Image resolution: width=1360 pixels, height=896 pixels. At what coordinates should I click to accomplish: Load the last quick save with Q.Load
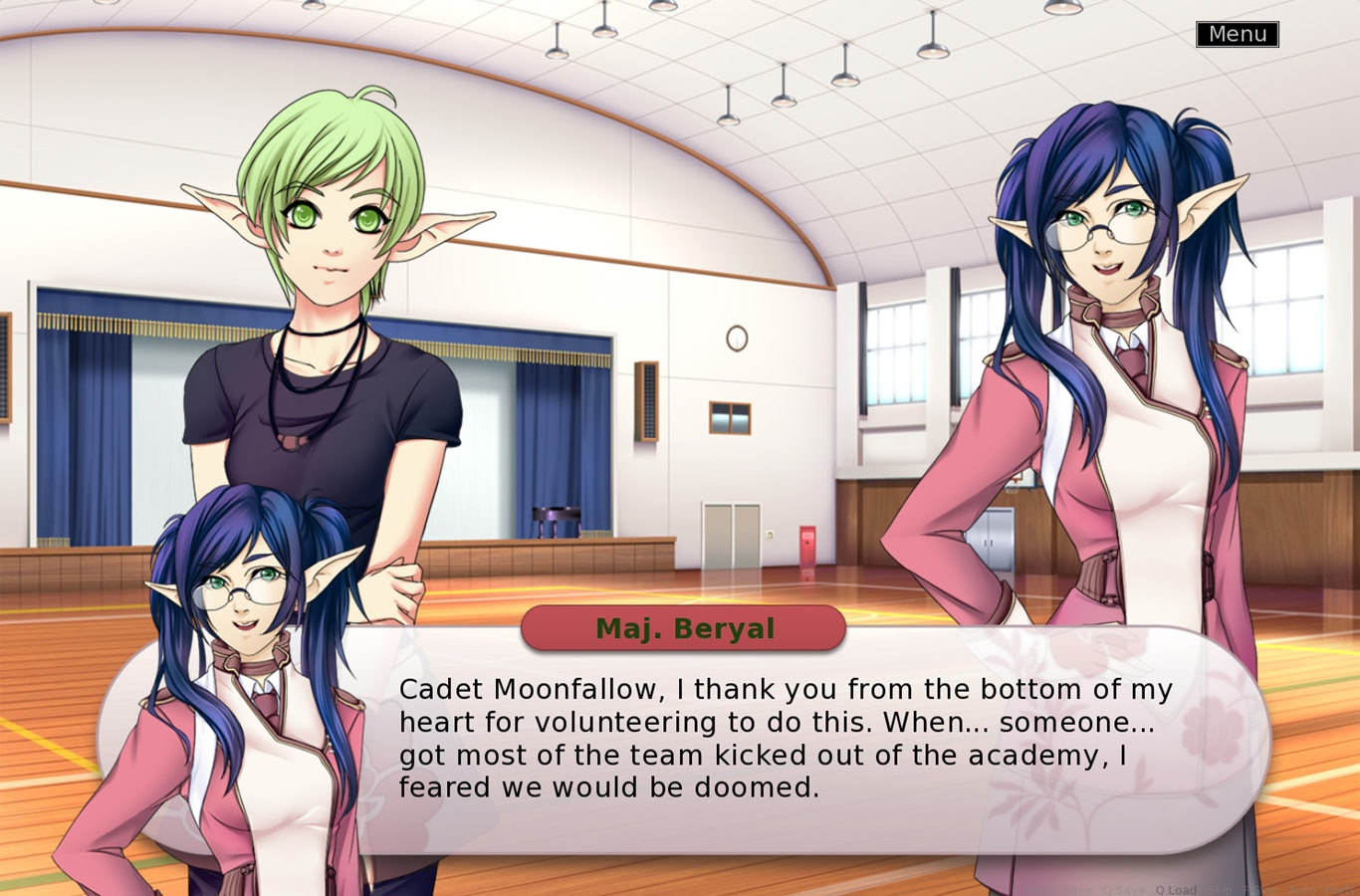1176,889
